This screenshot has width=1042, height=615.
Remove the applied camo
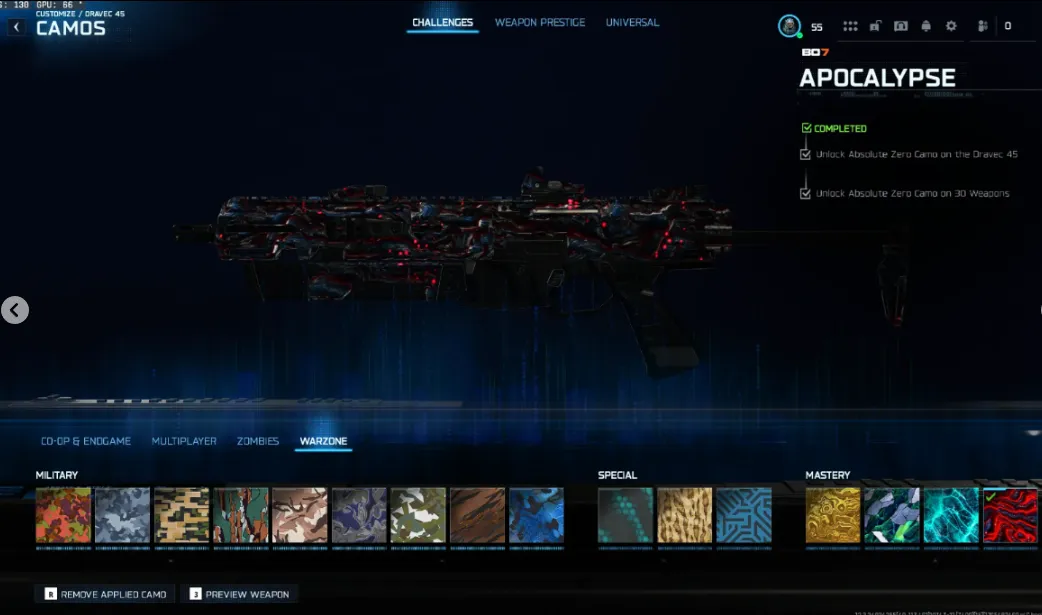(105, 594)
